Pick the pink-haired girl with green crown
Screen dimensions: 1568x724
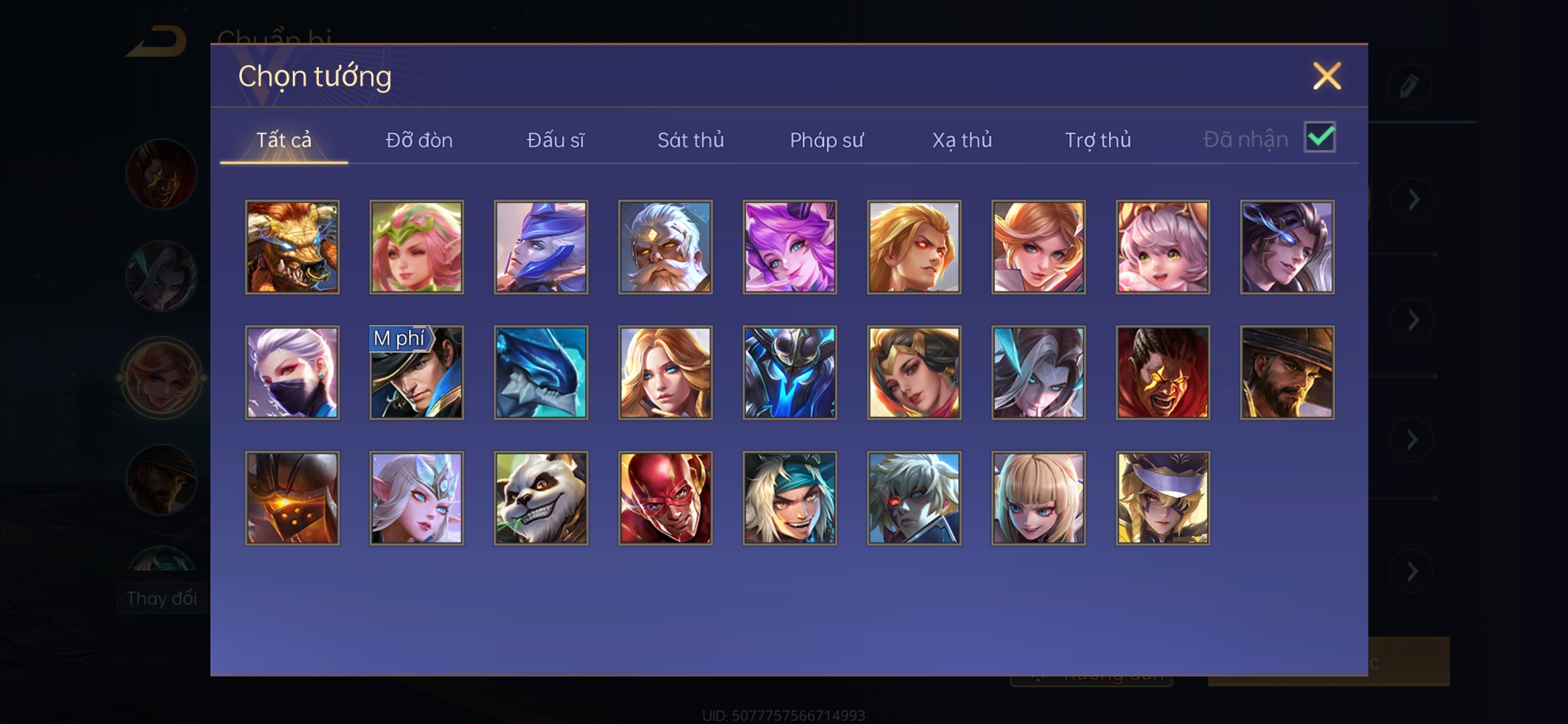416,247
